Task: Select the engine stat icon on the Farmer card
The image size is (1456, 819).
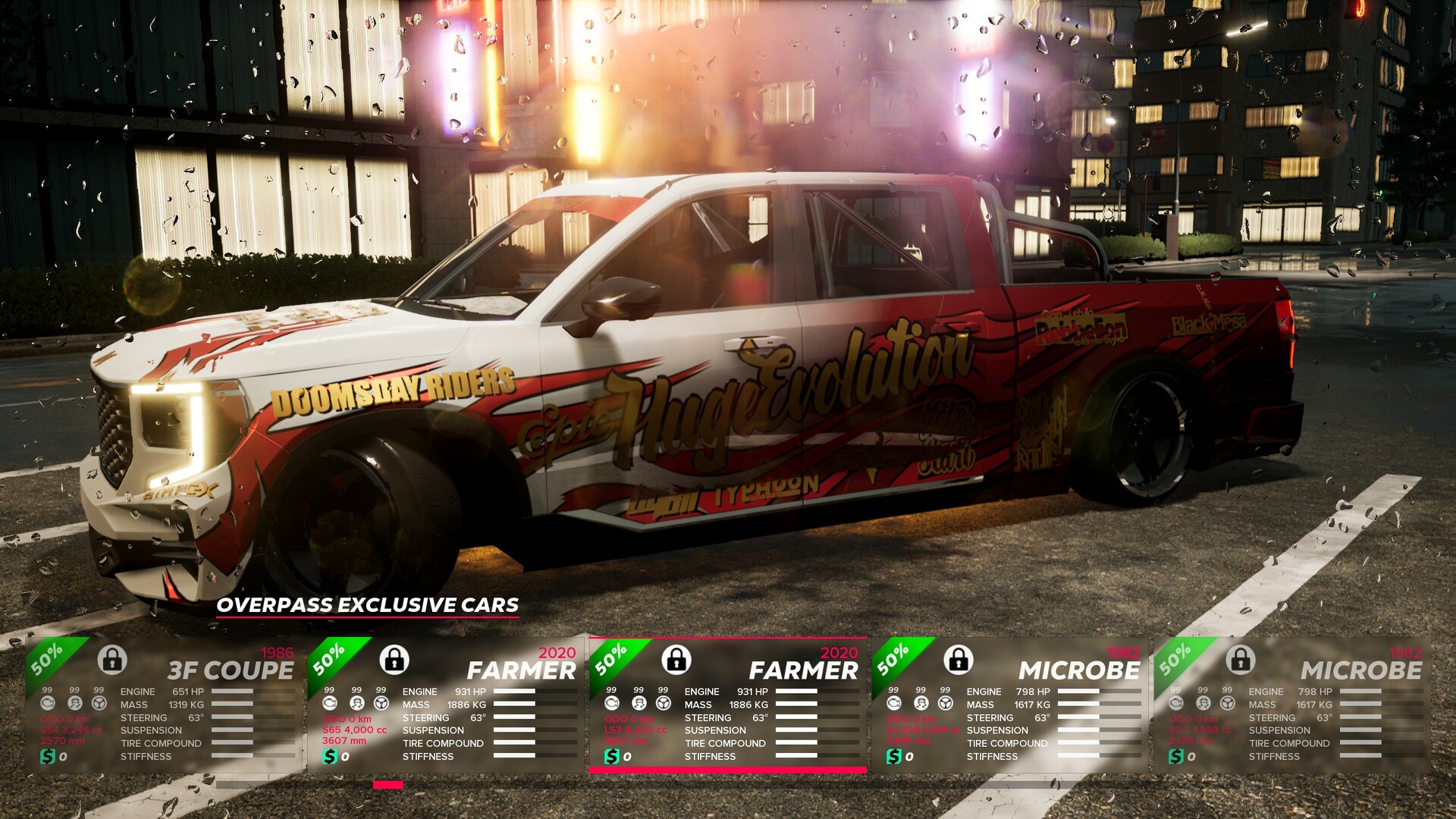Action: point(330,703)
